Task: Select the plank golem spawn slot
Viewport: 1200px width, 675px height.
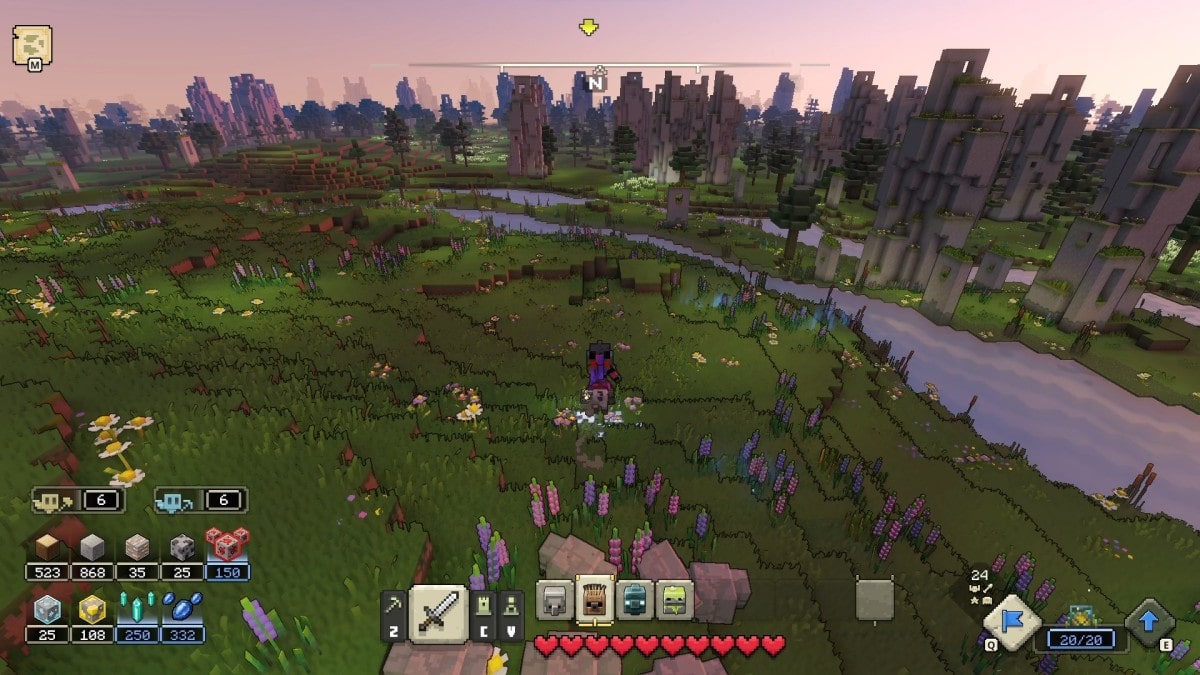Action: click(x=594, y=600)
